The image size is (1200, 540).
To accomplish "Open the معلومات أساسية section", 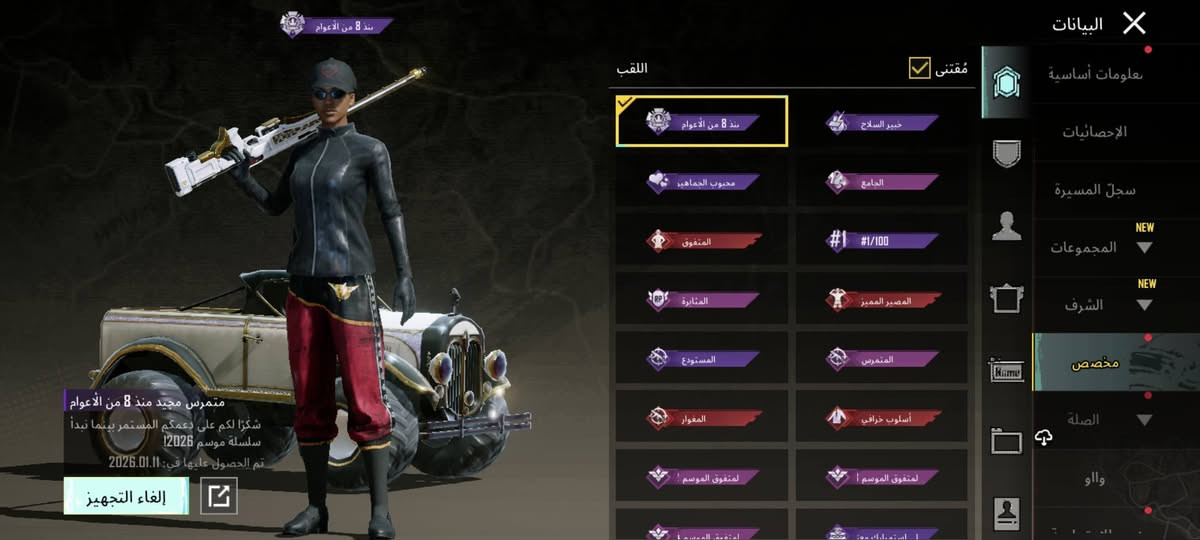I will pyautogui.click(x=1096, y=74).
